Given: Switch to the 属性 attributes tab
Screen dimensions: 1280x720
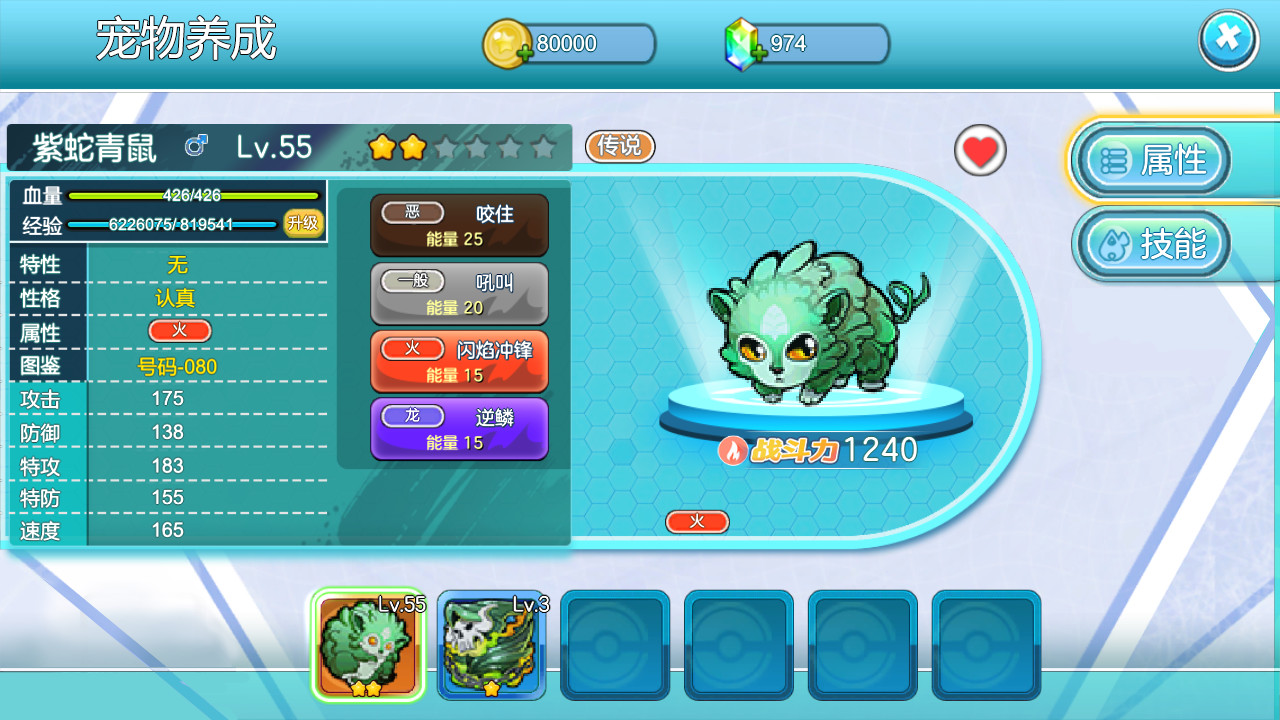Looking at the screenshot, I should pos(1152,160).
